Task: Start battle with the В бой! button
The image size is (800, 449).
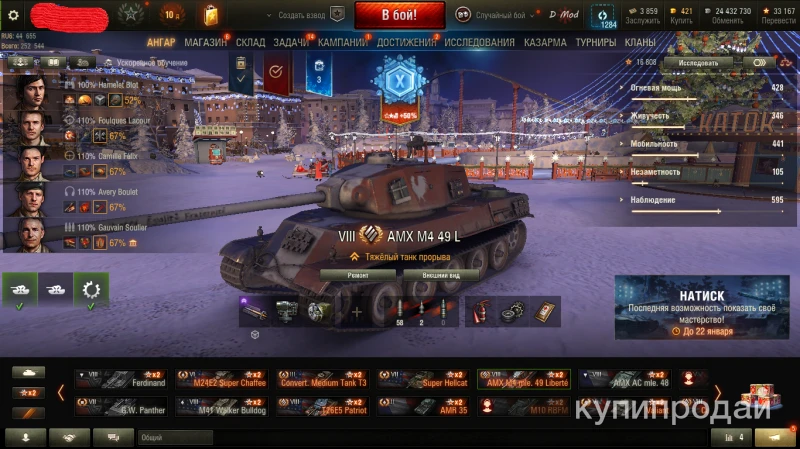Action: point(399,15)
